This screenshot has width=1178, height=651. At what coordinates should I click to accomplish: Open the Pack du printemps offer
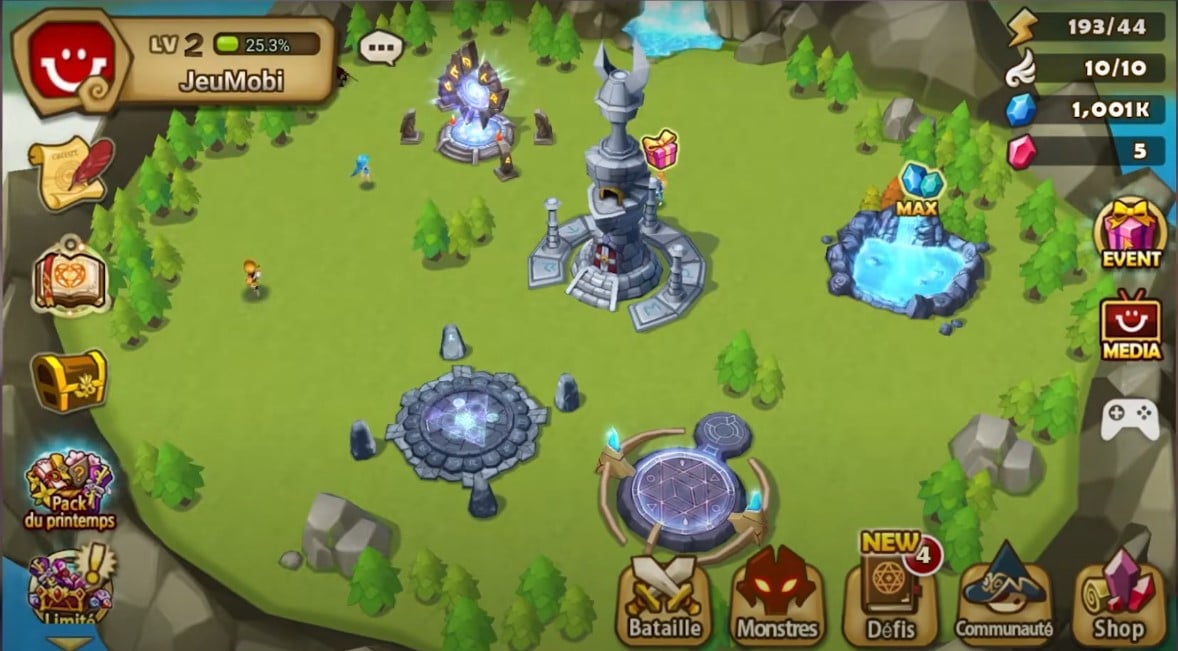pos(70,488)
